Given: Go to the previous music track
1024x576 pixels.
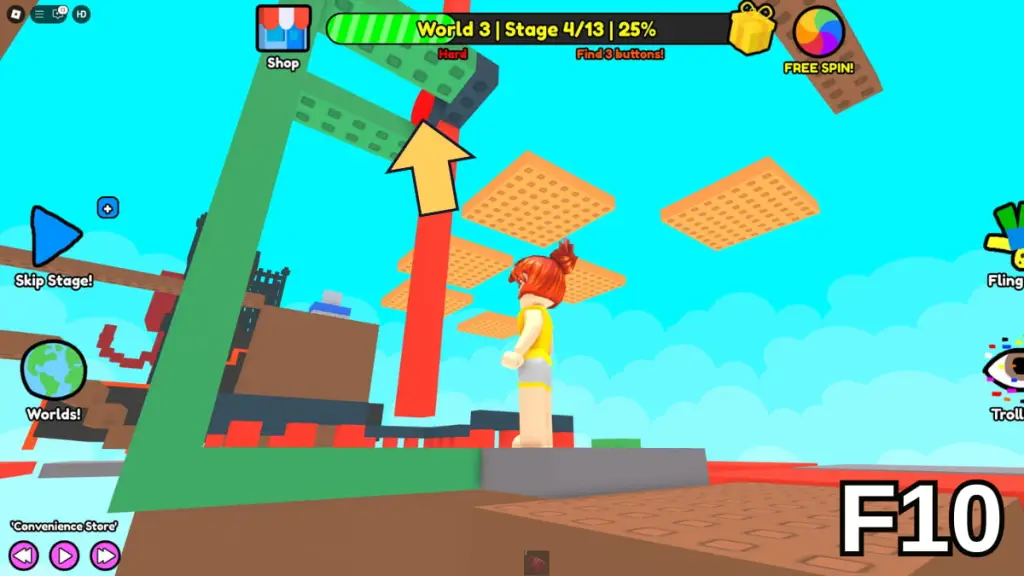Looking at the screenshot, I should (25, 555).
